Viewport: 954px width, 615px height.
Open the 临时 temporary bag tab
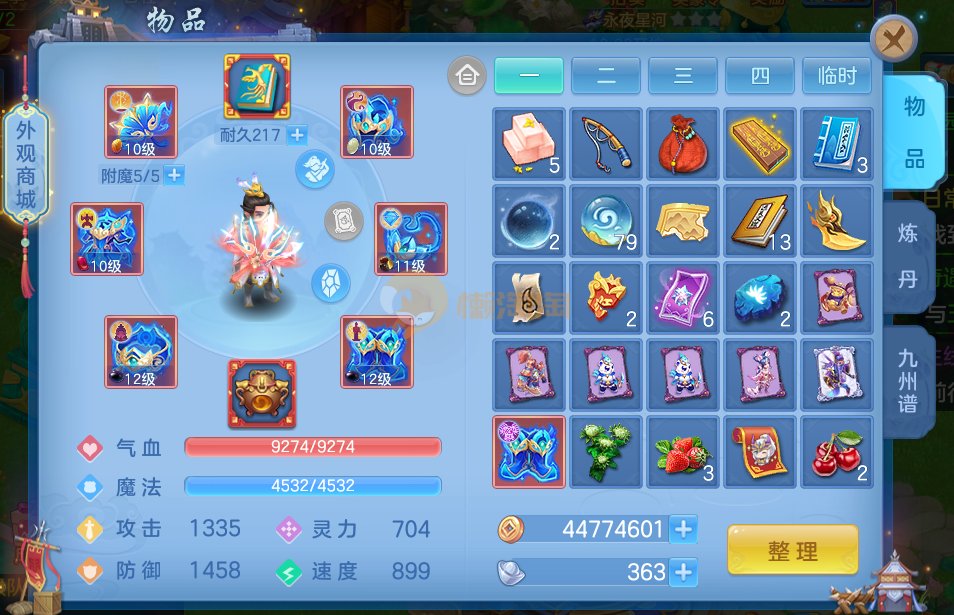click(x=837, y=76)
